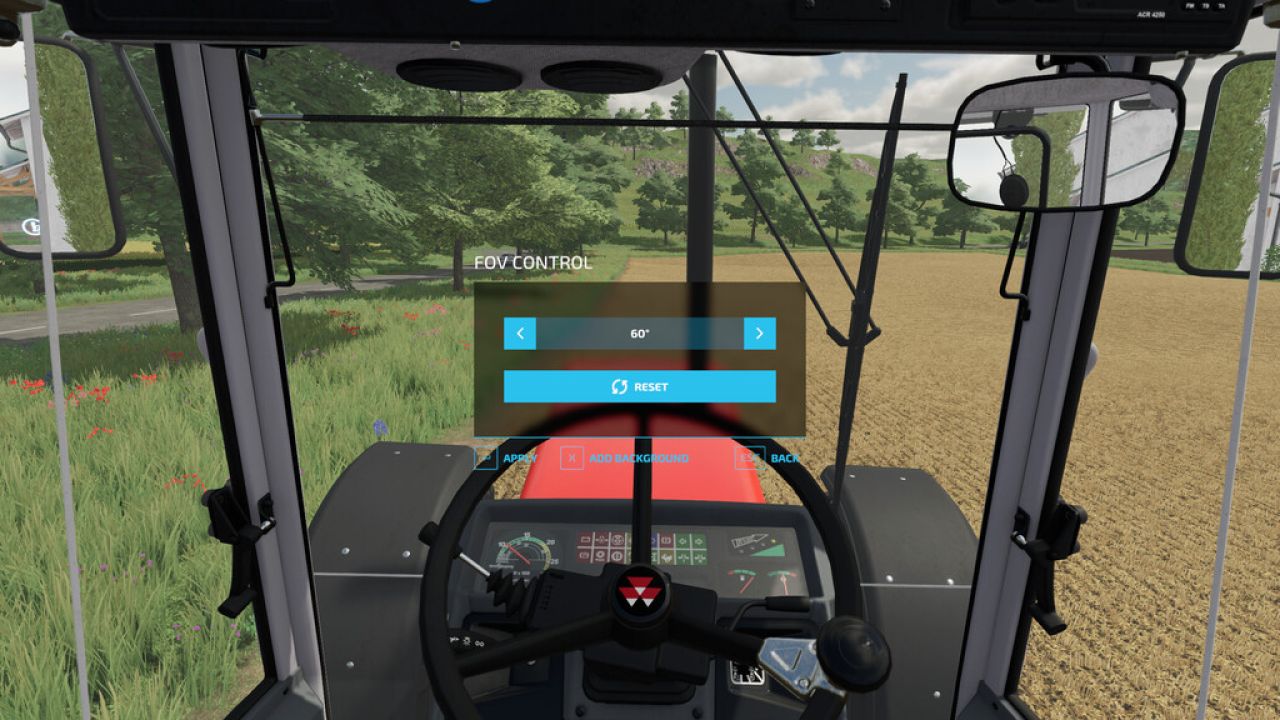The image size is (1280, 720).
Task: Click the ESC key icon next to BACK
Action: 745,457
